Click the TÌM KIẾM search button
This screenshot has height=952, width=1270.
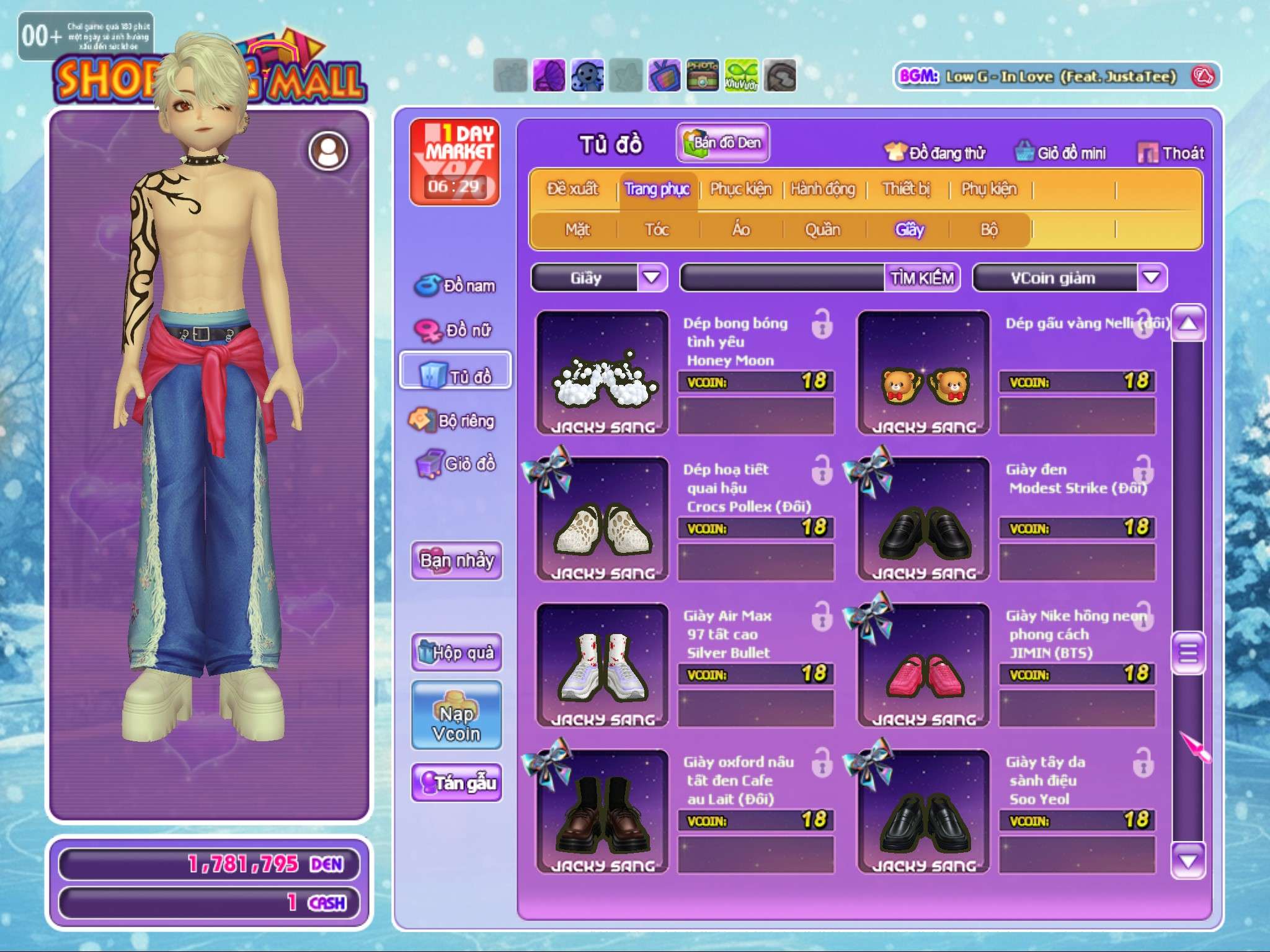tap(921, 278)
